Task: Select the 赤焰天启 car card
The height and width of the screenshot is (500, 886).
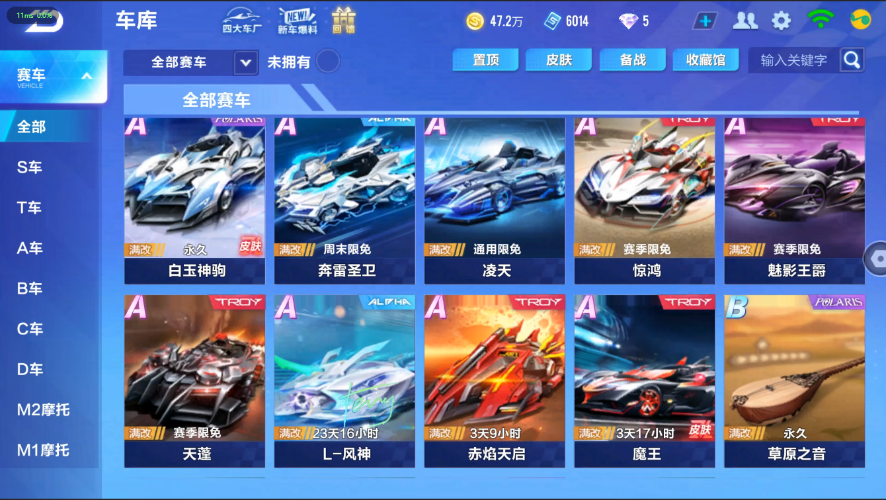Action: point(494,380)
